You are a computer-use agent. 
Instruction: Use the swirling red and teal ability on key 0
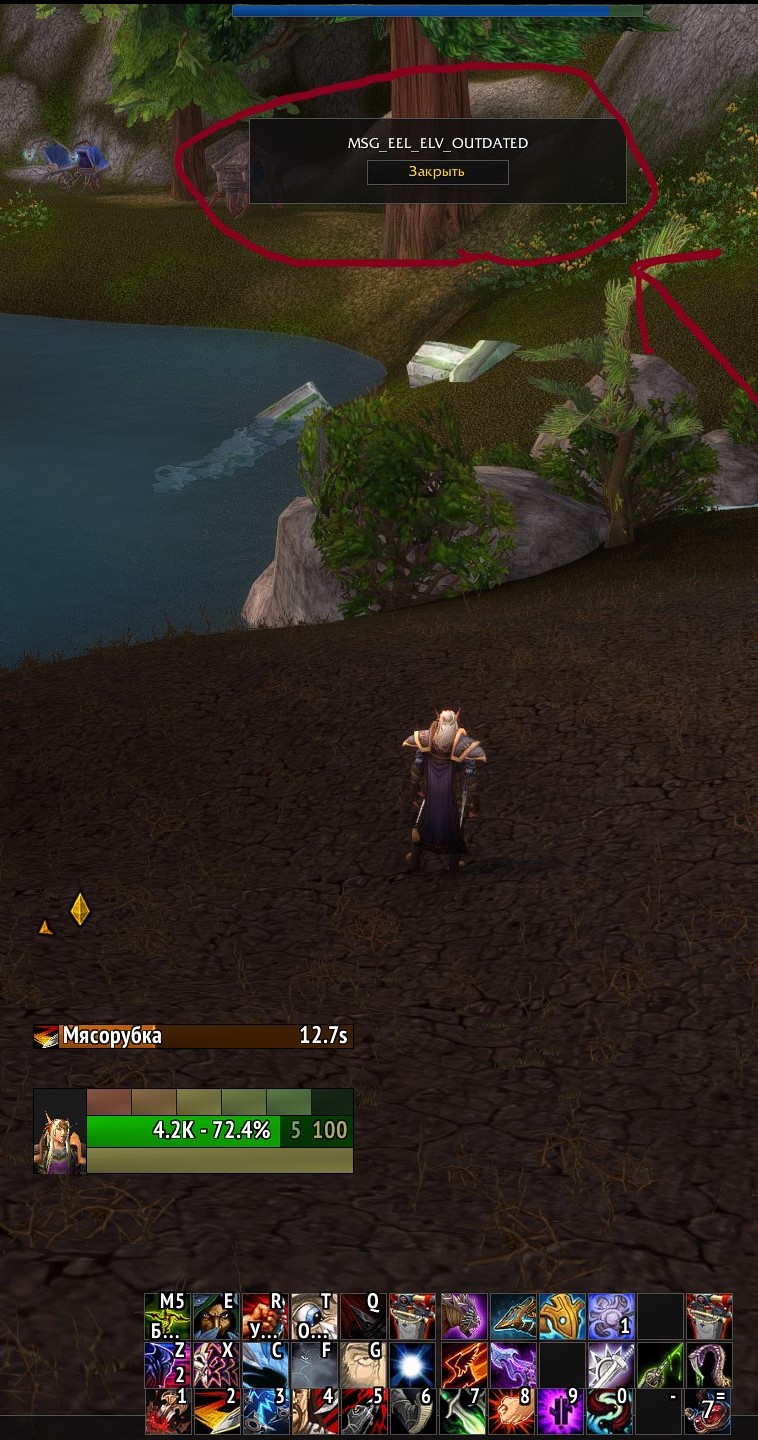click(x=612, y=1412)
